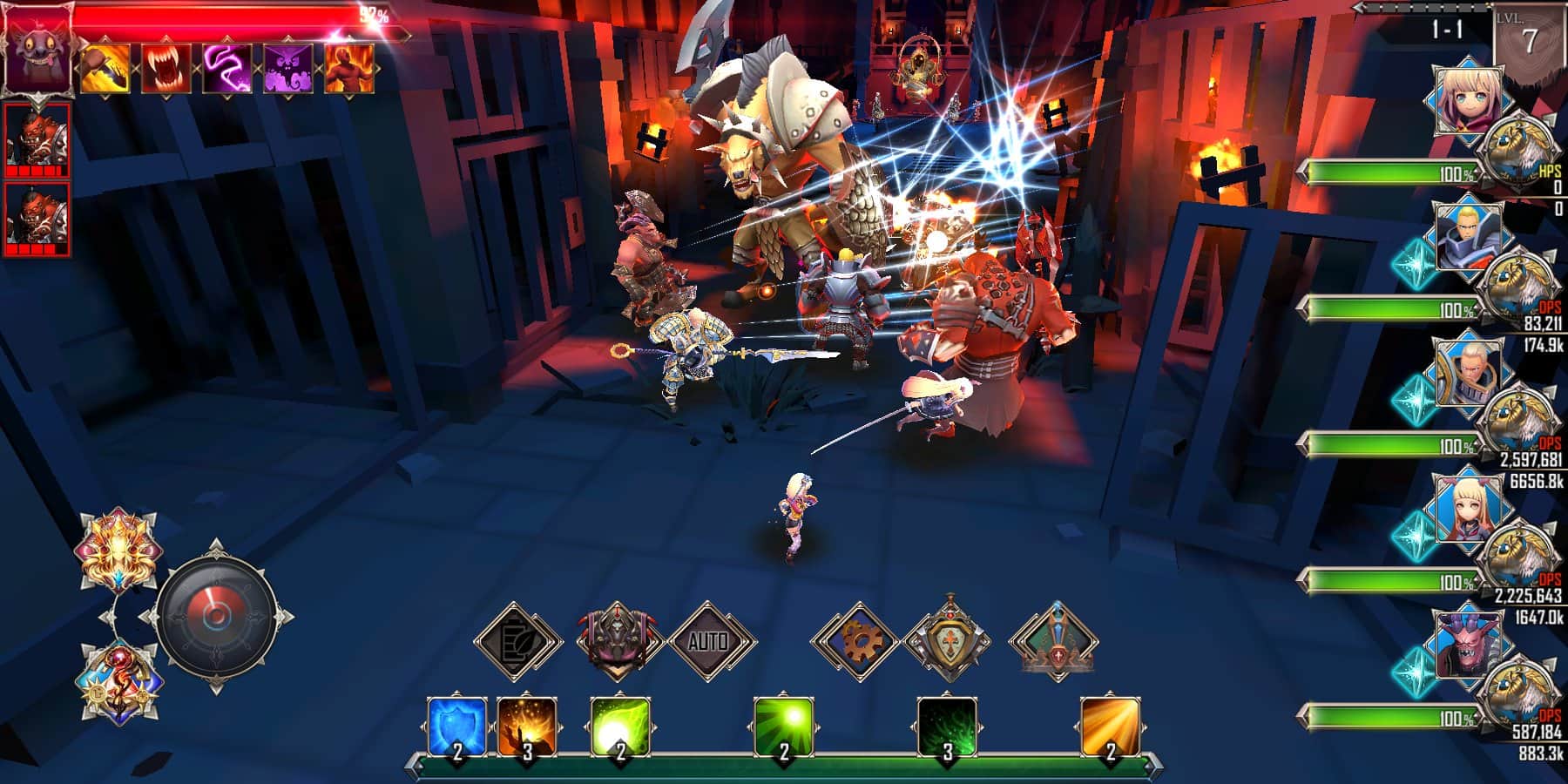Cast the orange fire-hand skill with 3 charges
1568x784 pixels.
point(527,729)
